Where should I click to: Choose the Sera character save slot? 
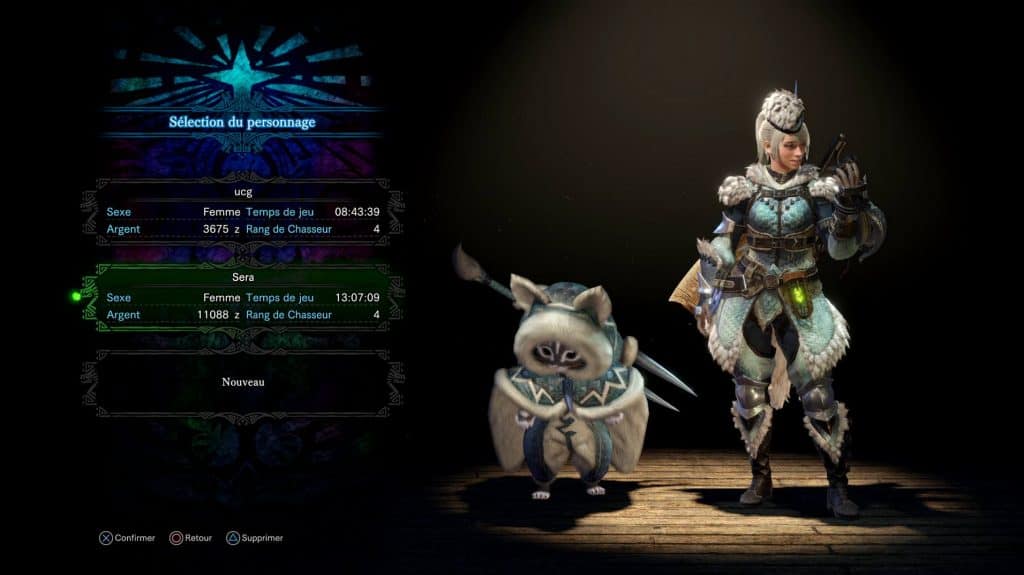(x=243, y=297)
